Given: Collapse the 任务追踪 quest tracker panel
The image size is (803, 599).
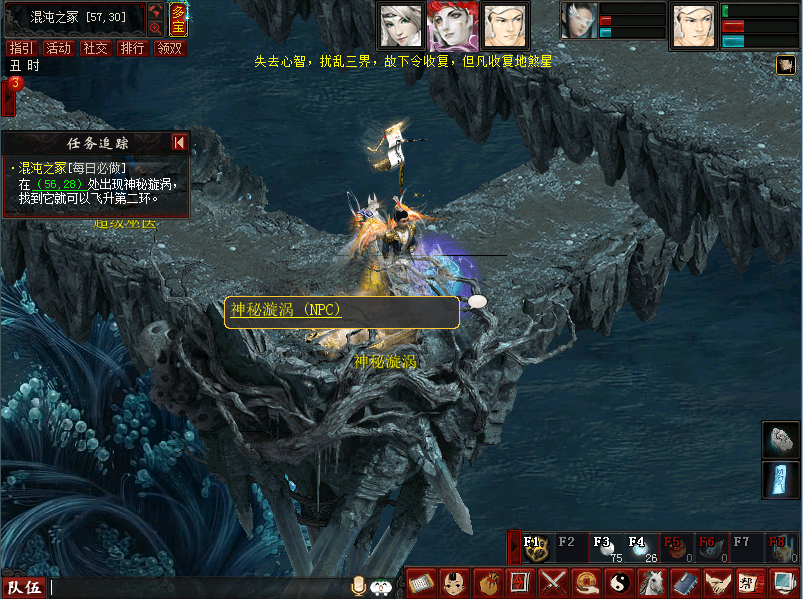Looking at the screenshot, I should pyautogui.click(x=180, y=143).
